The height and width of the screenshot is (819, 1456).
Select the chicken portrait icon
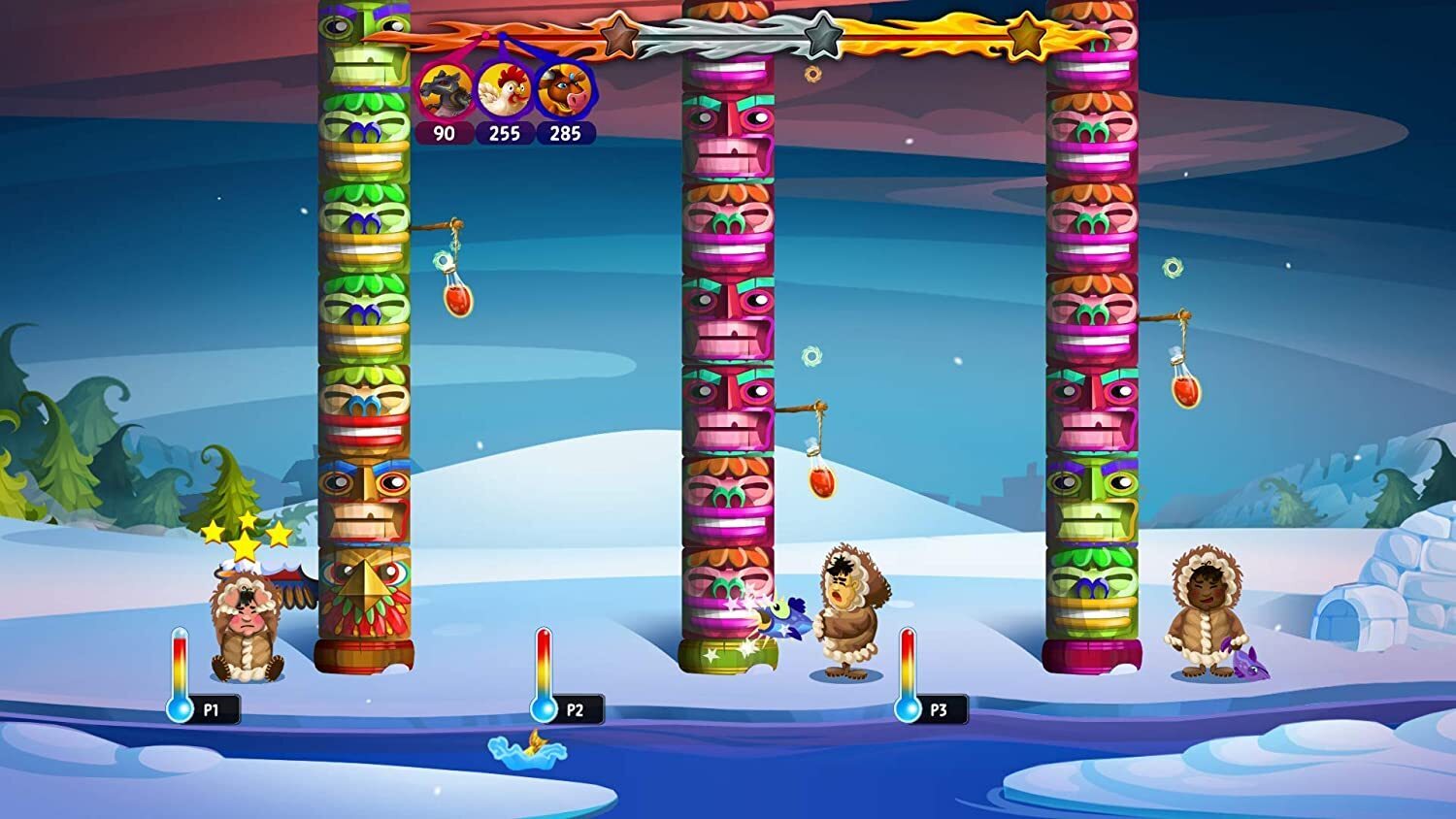point(505,90)
